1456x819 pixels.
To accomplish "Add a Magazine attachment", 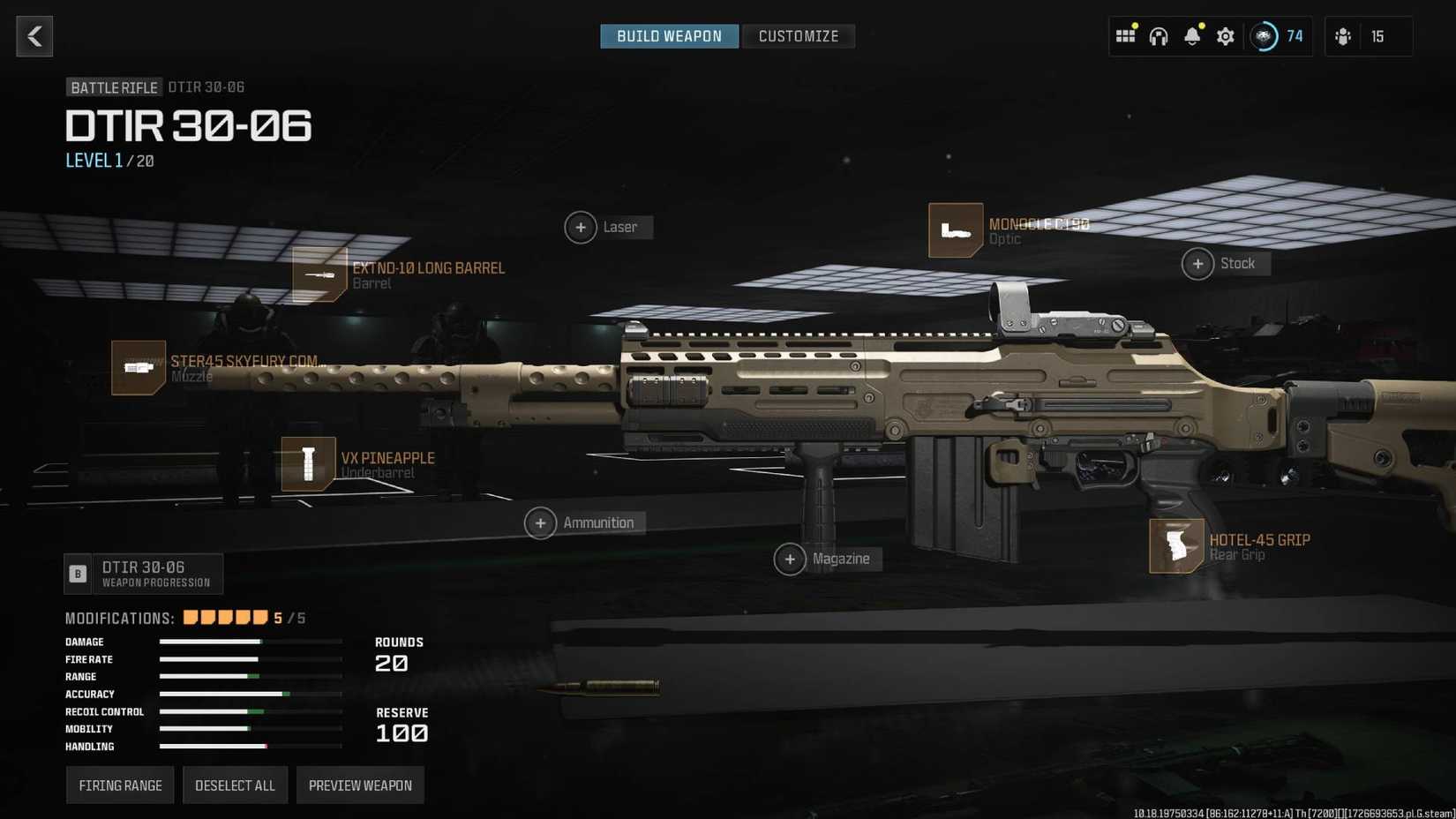I will click(792, 559).
